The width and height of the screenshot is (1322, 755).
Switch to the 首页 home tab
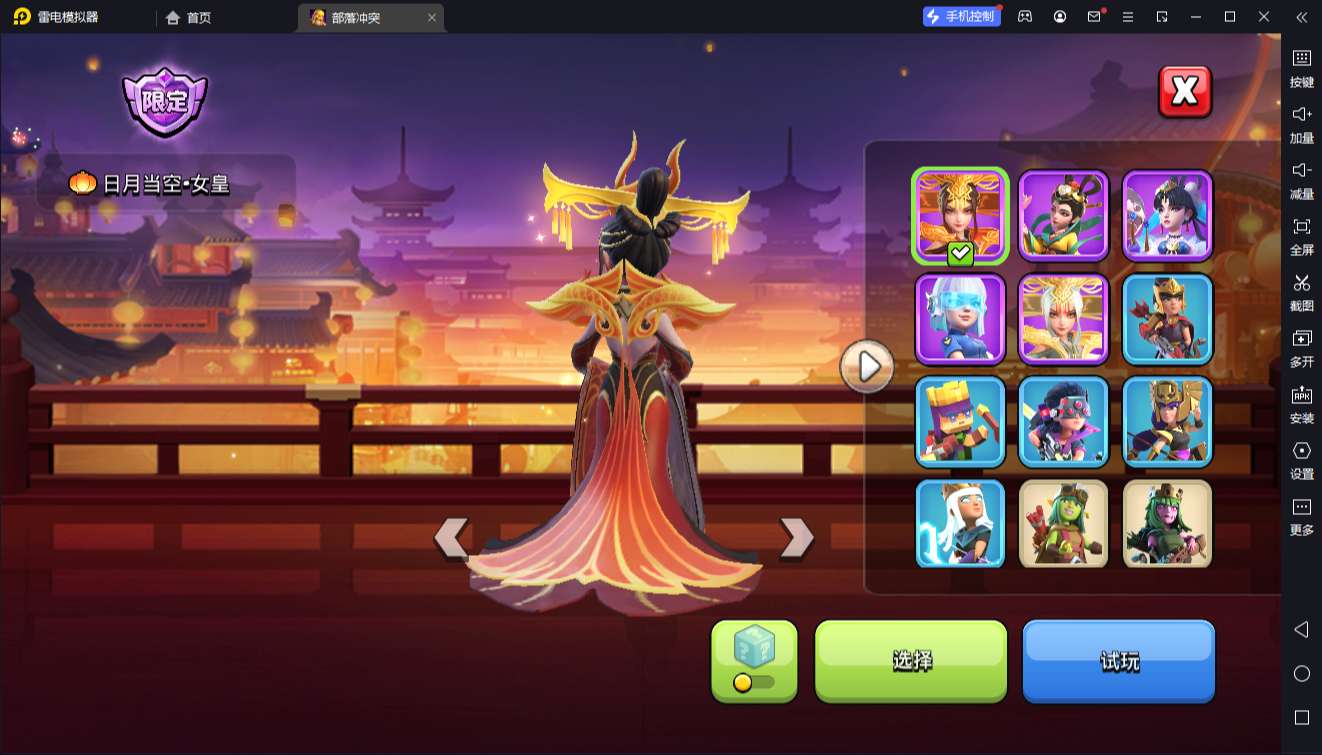pos(189,17)
